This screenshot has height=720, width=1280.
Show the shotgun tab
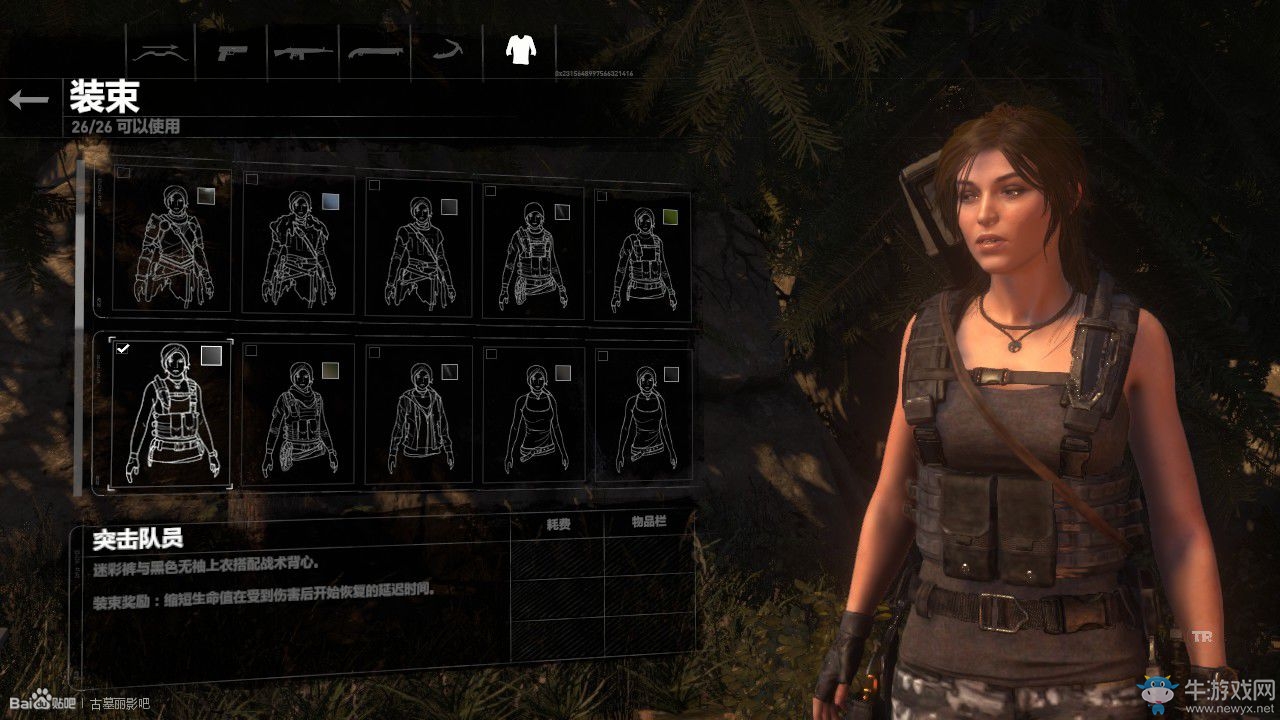[x=374, y=50]
